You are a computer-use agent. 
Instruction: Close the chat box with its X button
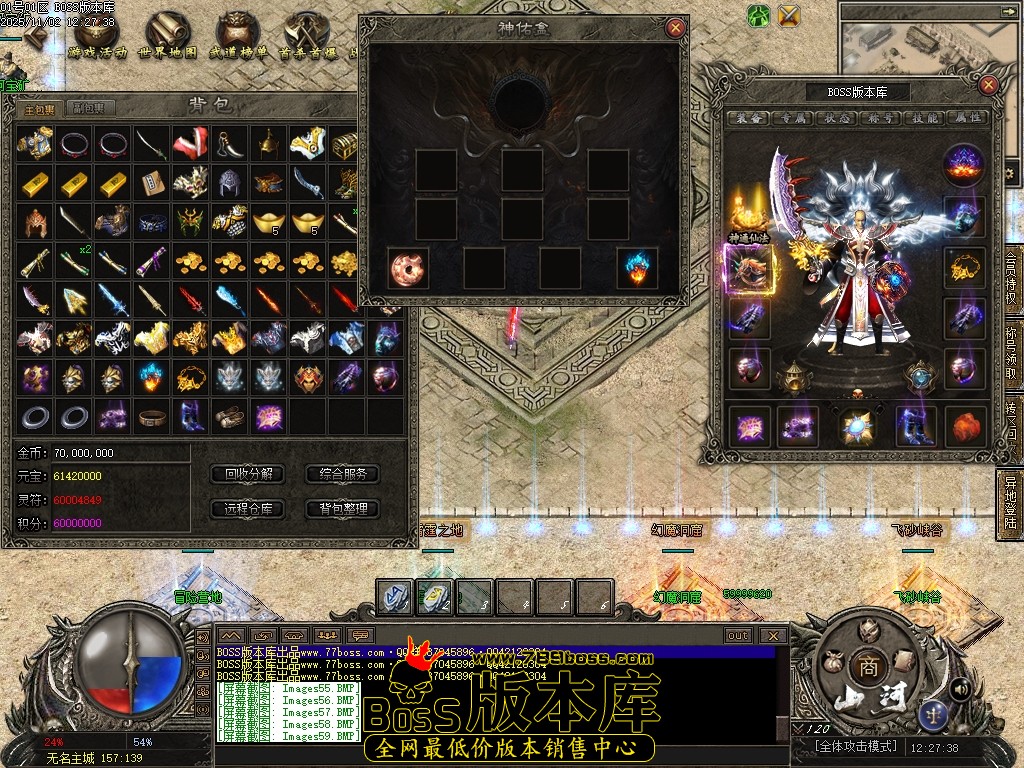[772, 635]
